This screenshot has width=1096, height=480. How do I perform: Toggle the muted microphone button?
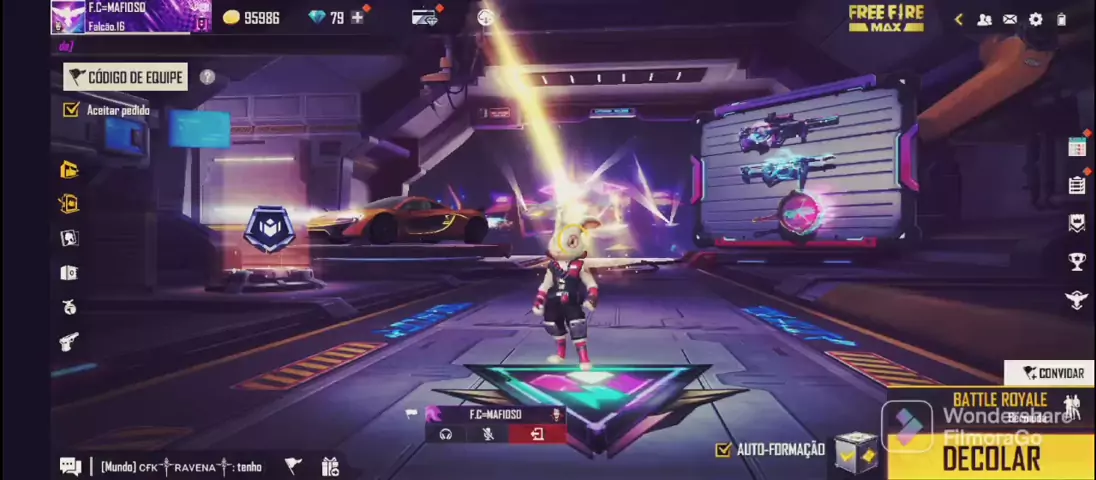(x=488, y=434)
